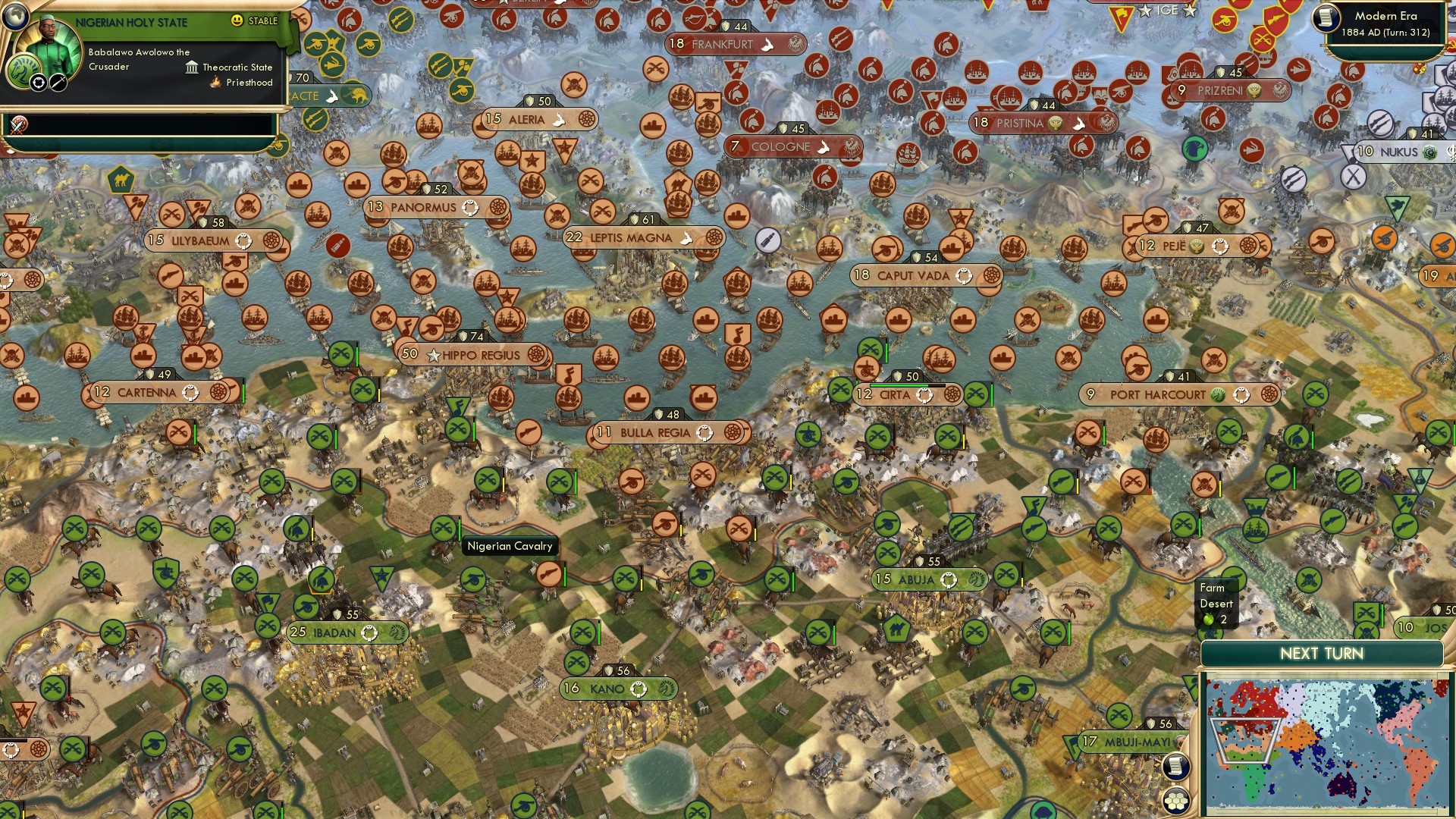The height and width of the screenshot is (819, 1456).
Task: Click the green growth bar on Cirta's banner
Action: pos(899,385)
